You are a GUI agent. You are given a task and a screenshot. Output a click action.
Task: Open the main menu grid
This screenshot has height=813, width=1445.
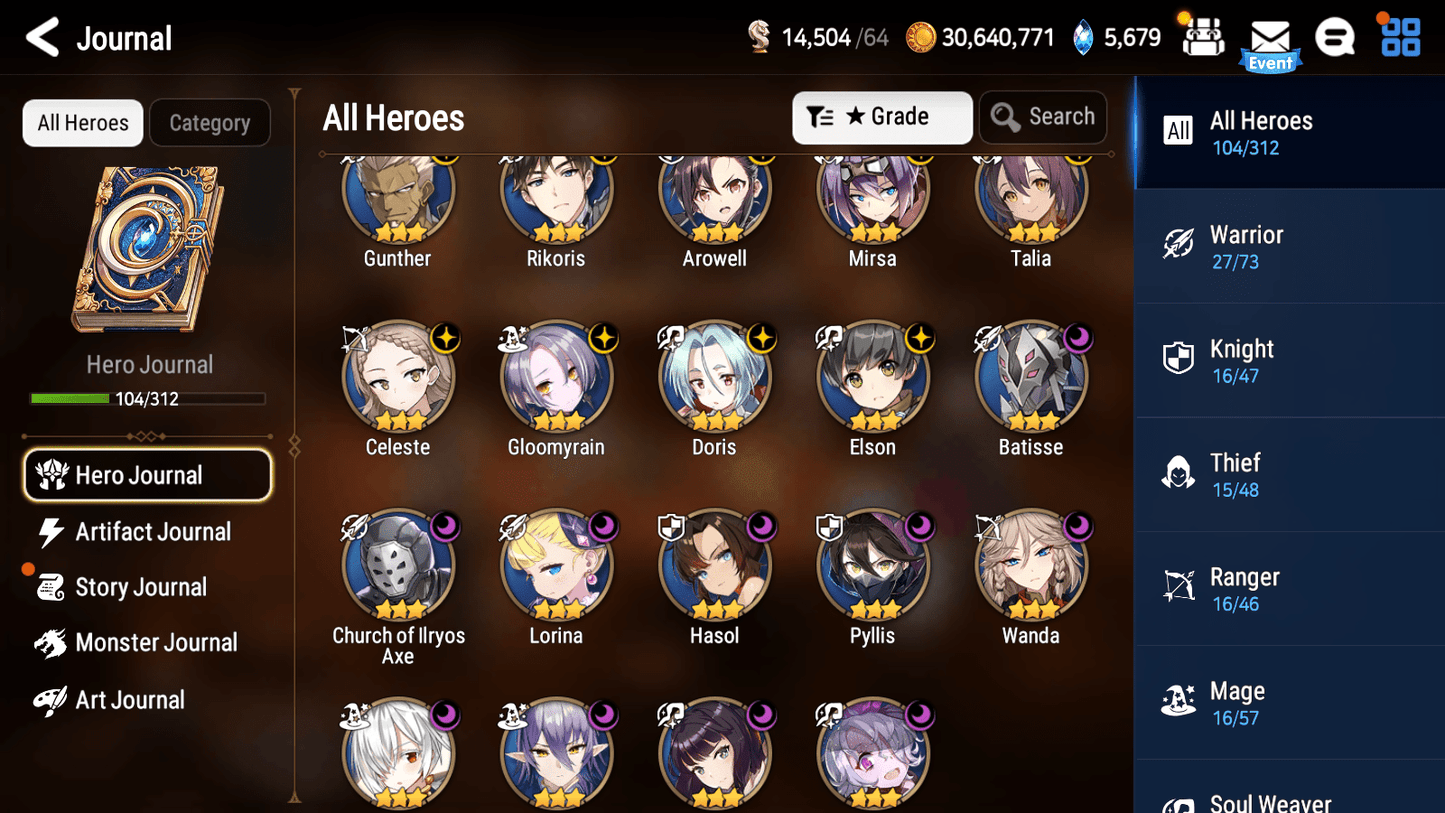tap(1398, 37)
